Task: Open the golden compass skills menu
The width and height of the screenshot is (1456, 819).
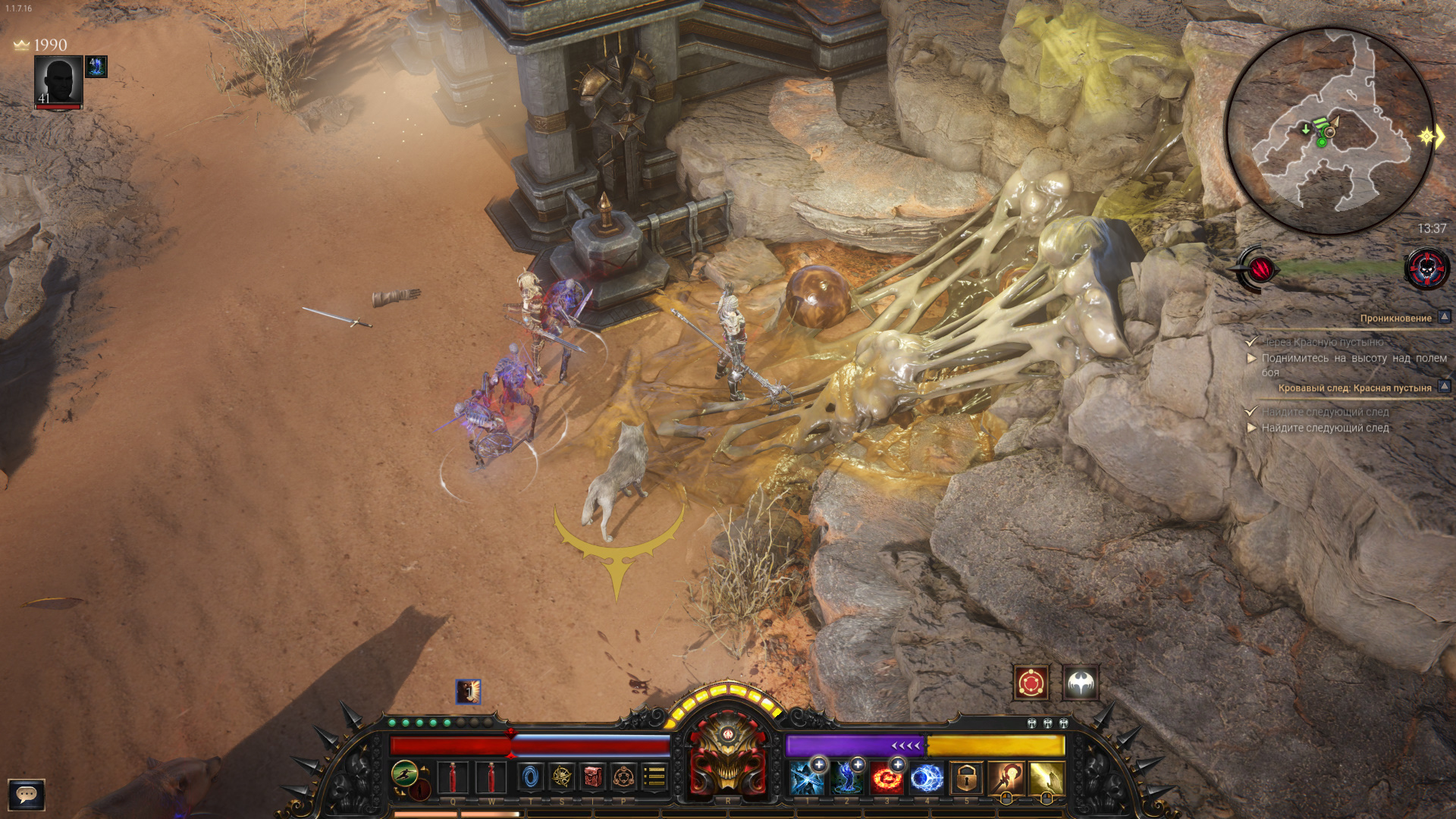Action: click(x=562, y=777)
